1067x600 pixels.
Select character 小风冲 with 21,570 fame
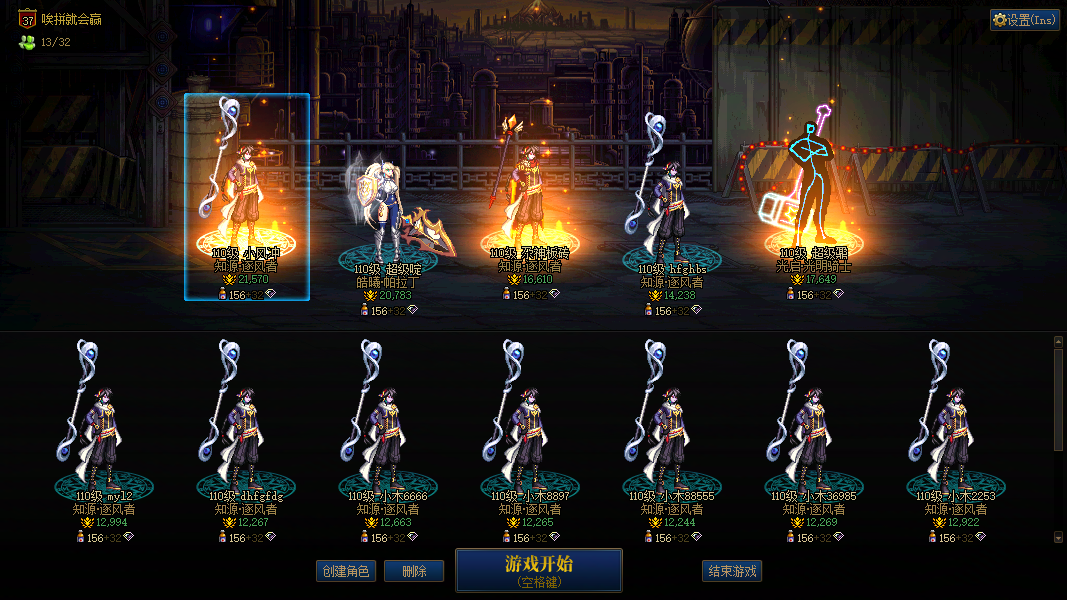coord(246,200)
